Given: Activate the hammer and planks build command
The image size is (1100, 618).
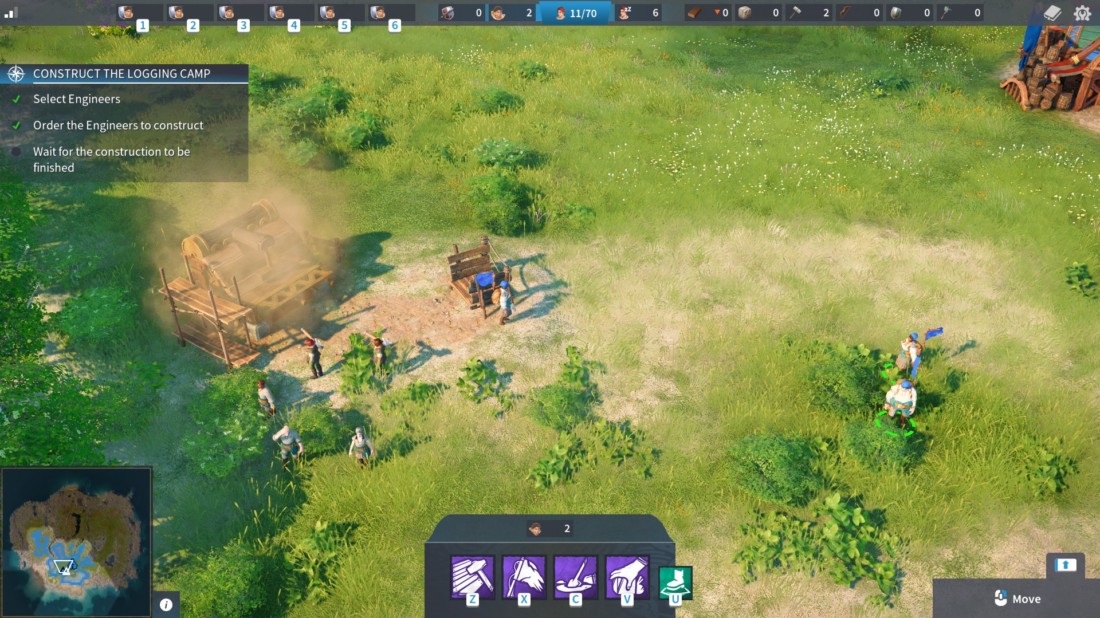Looking at the screenshot, I should pos(472,577).
